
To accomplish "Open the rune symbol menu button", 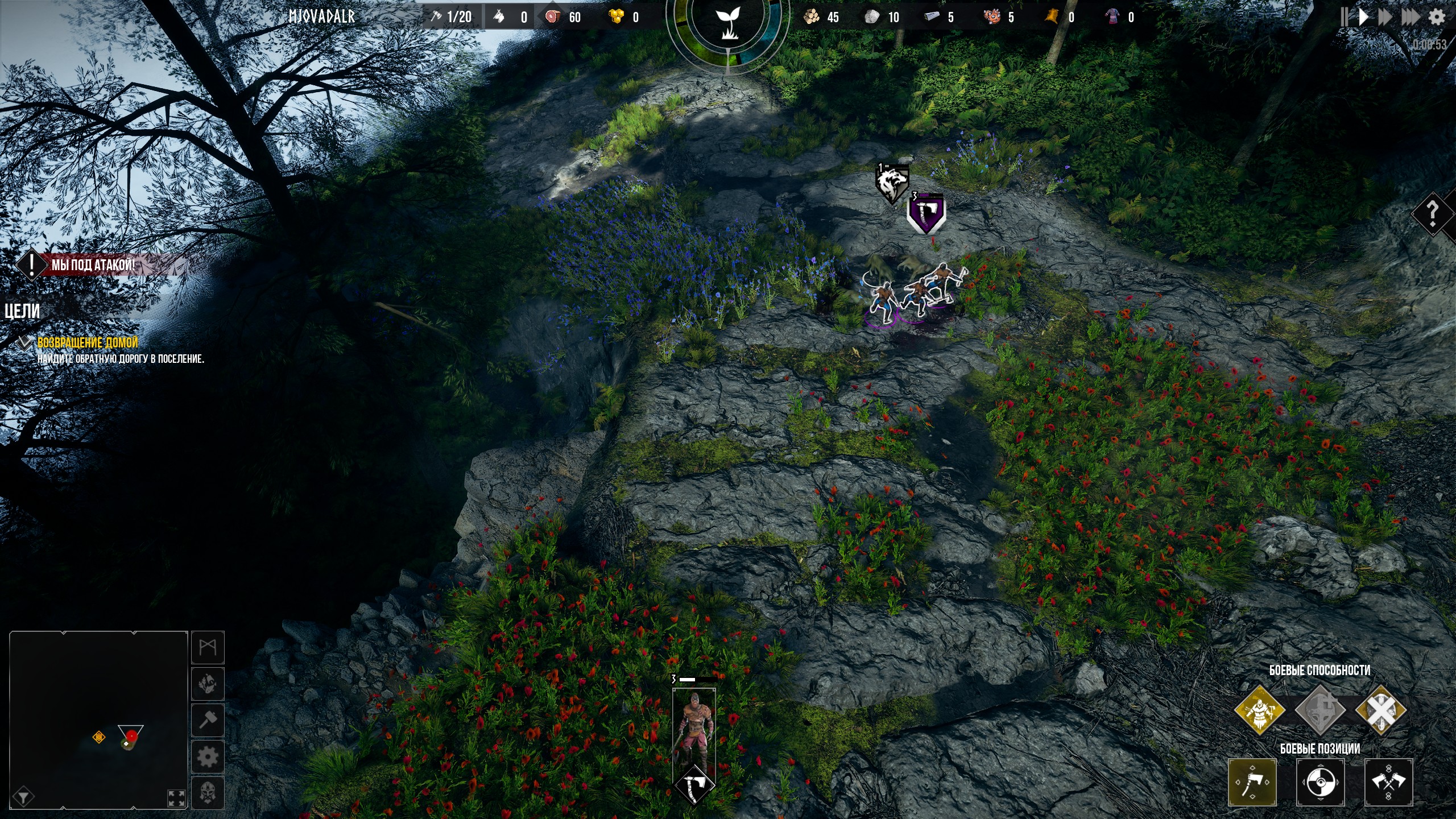I will [x=208, y=647].
